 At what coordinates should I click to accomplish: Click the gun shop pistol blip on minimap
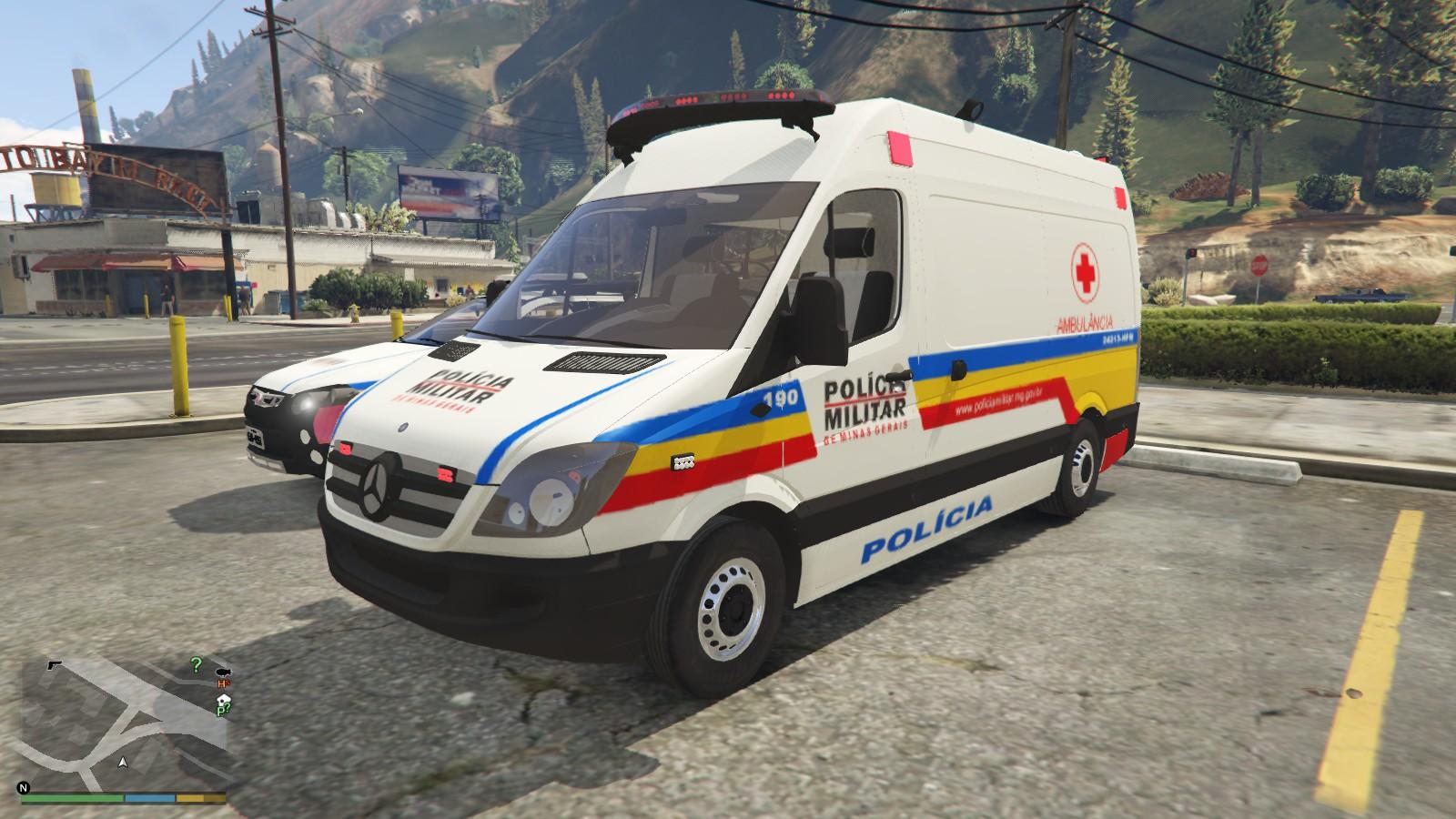coord(54,664)
